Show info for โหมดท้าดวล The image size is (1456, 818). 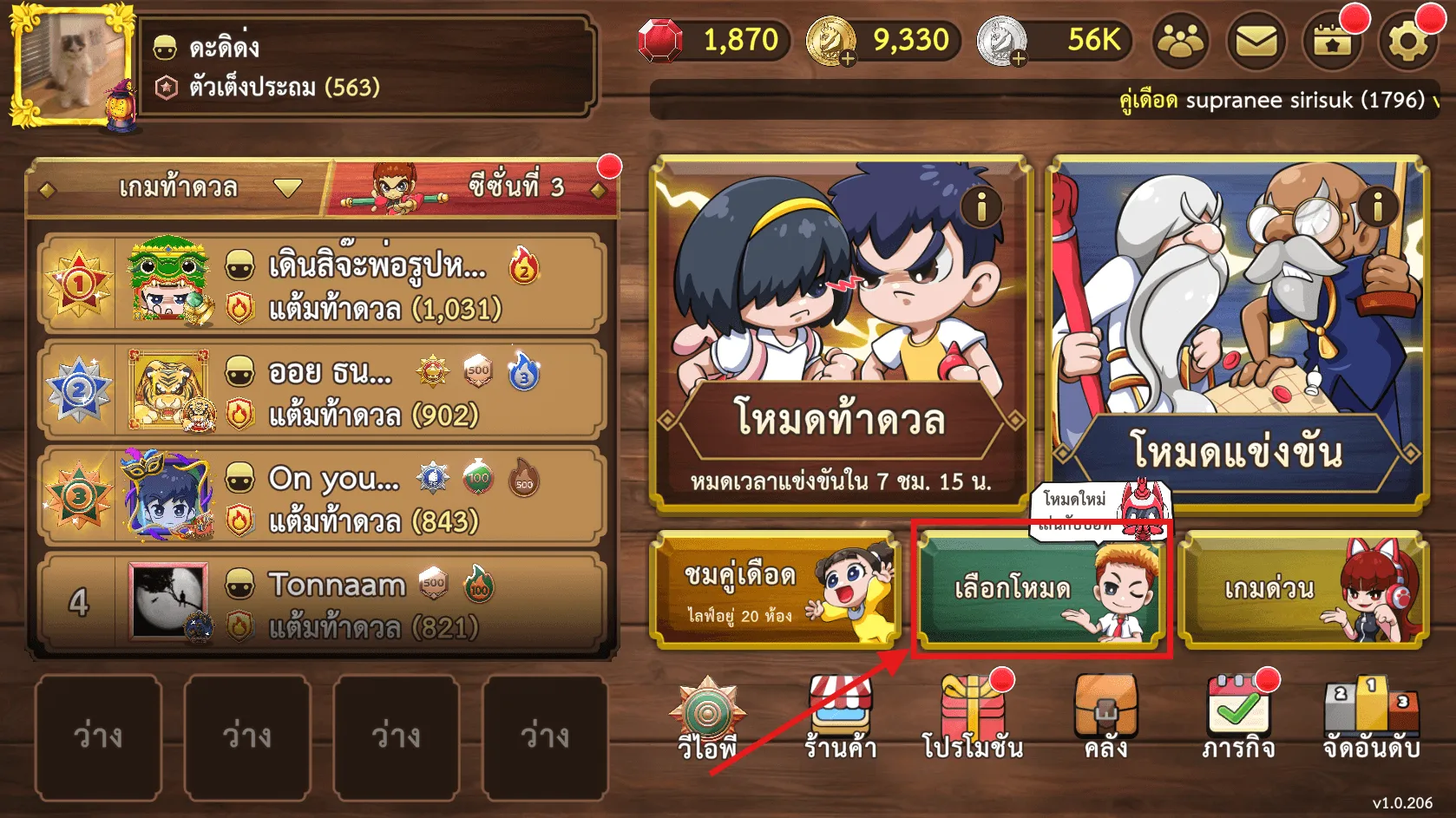[x=981, y=207]
